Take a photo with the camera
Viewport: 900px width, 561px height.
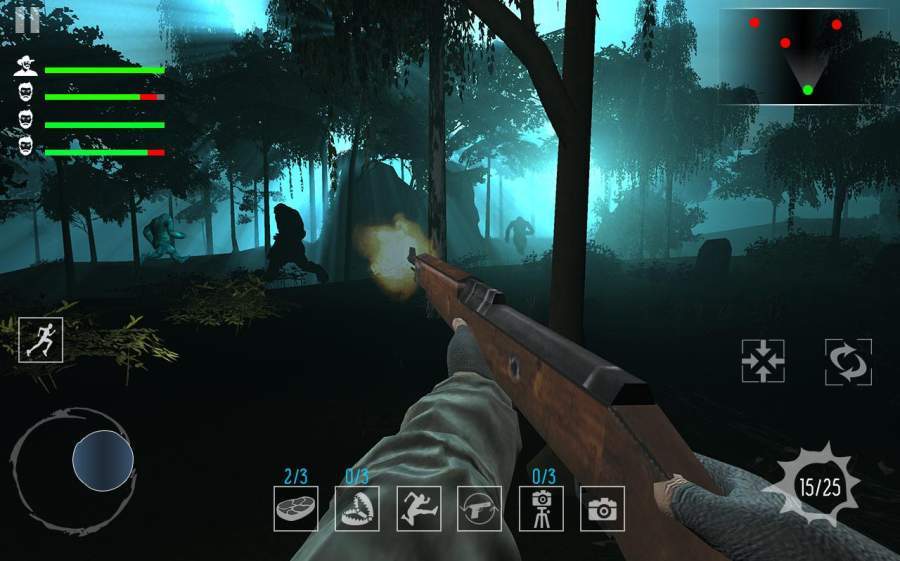click(x=602, y=508)
